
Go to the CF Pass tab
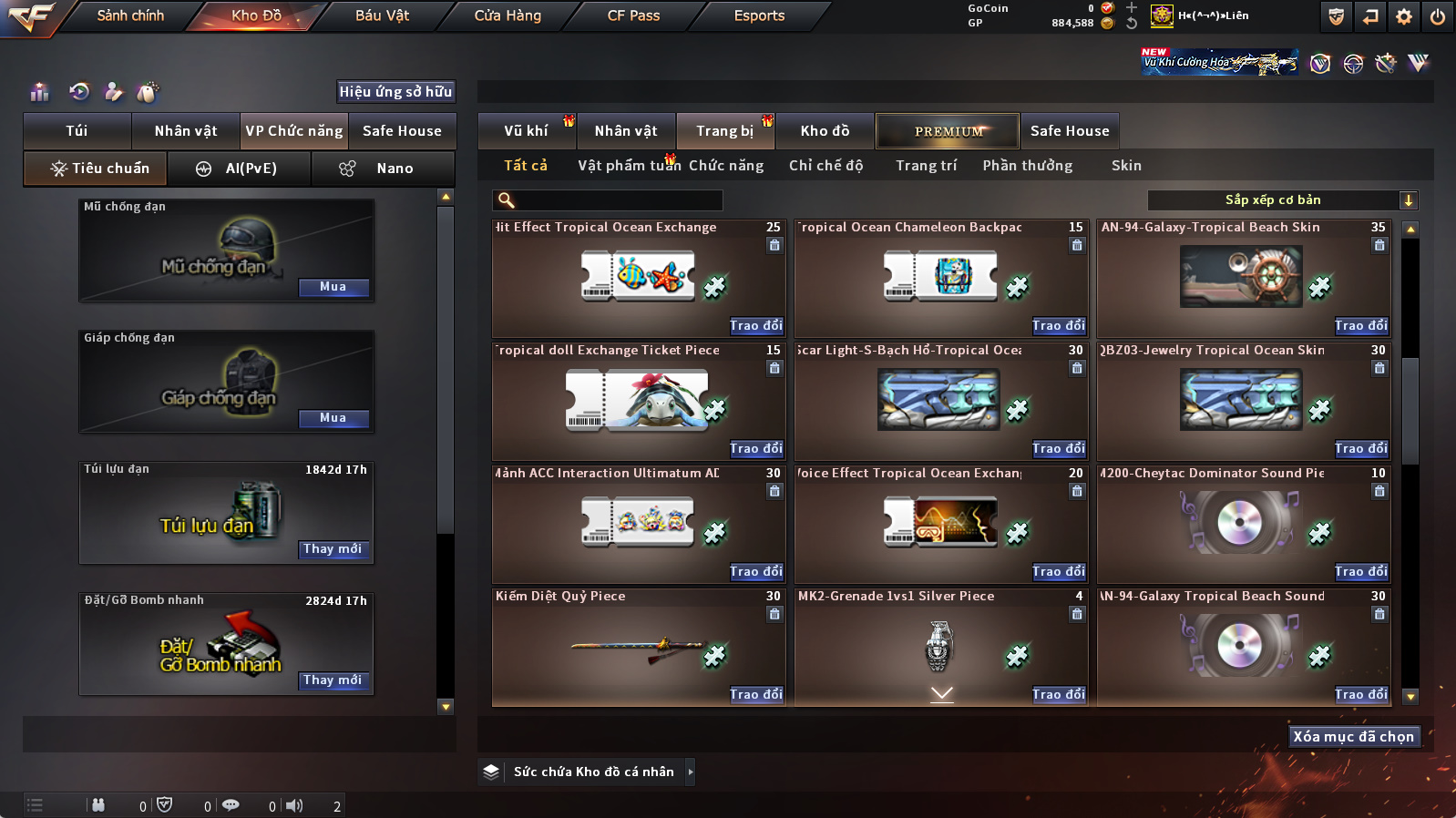[x=633, y=15]
